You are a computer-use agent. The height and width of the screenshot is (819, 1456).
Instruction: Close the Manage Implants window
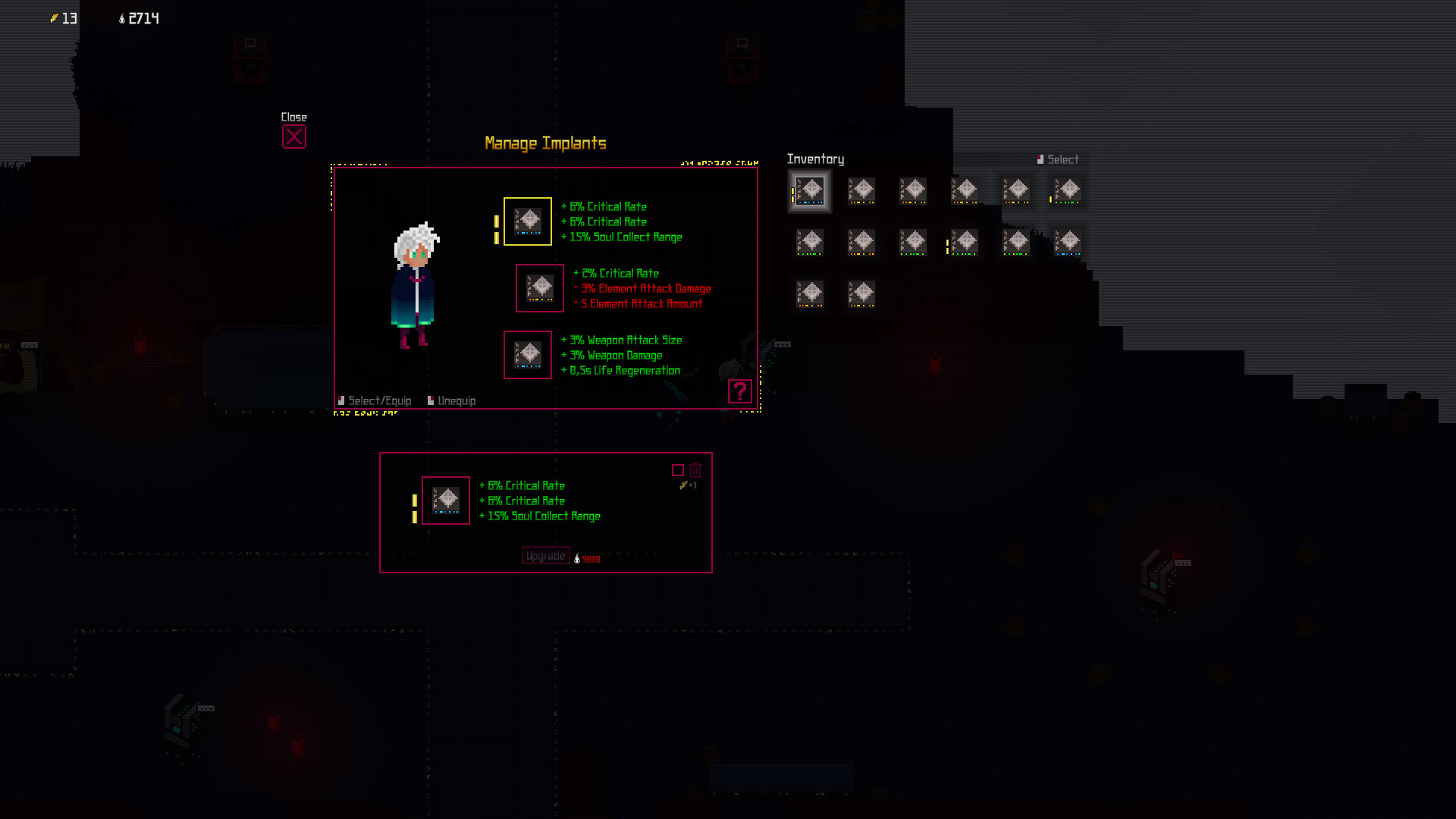pos(294,136)
